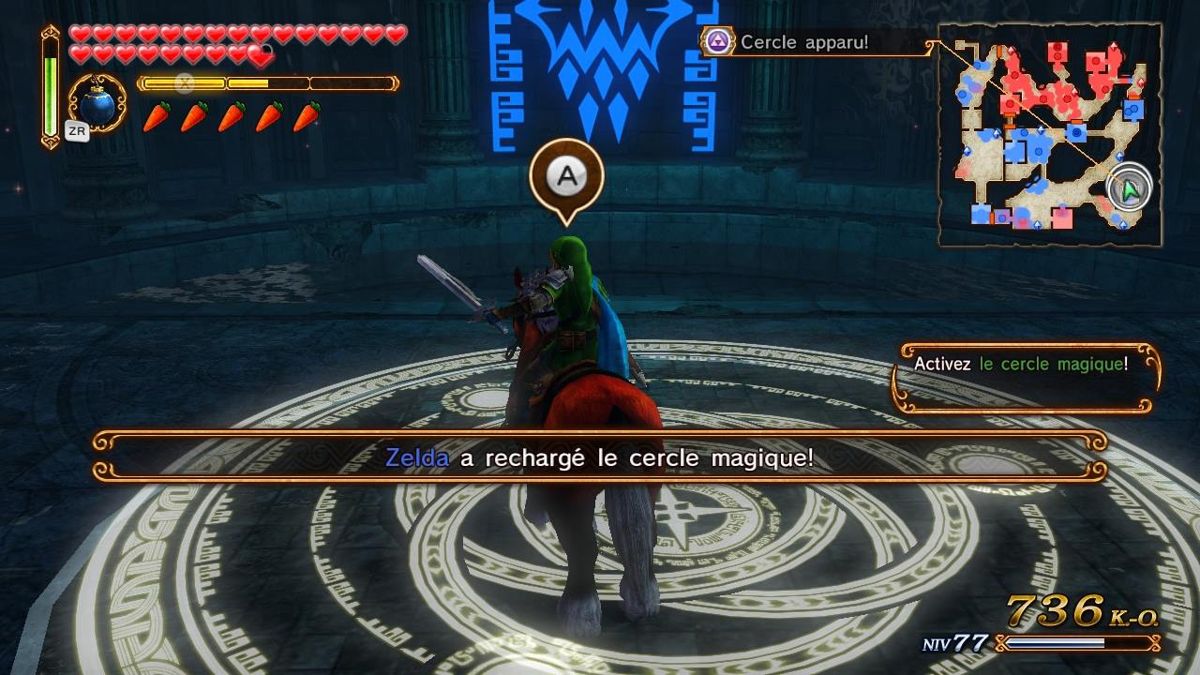
Task: Select the bomb item icon
Action: tap(97, 102)
